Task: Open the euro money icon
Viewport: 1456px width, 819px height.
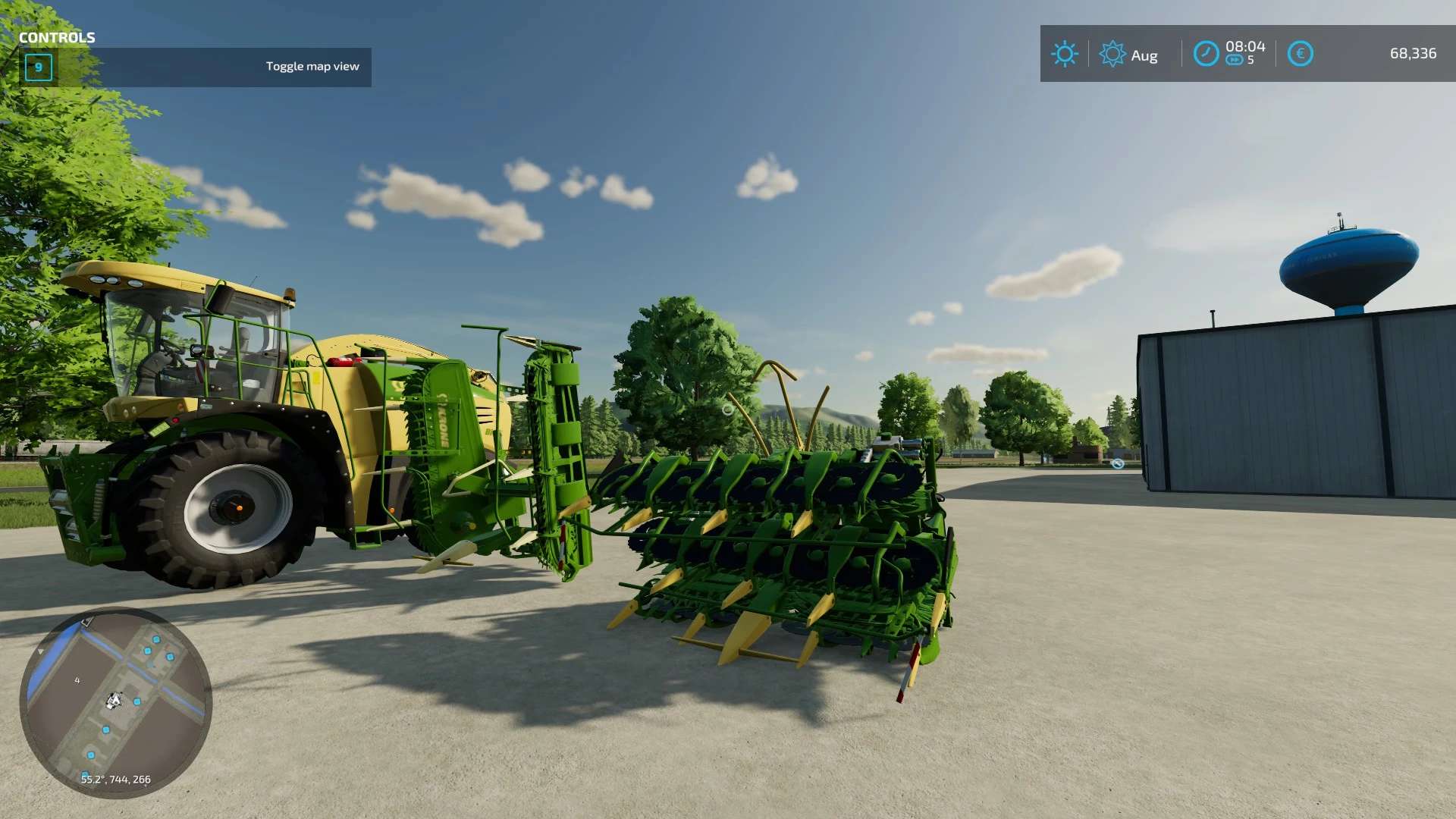Action: pos(1300,54)
